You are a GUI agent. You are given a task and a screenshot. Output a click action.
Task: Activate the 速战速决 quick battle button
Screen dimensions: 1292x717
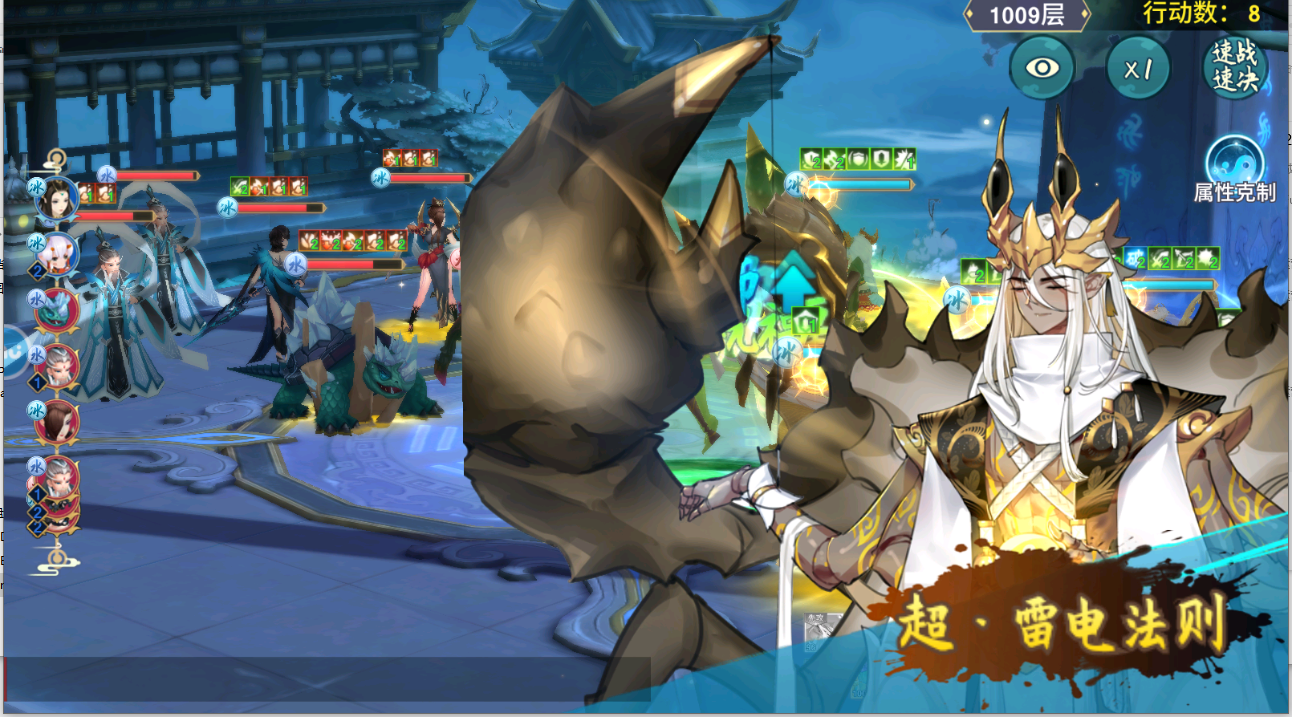click(1235, 68)
